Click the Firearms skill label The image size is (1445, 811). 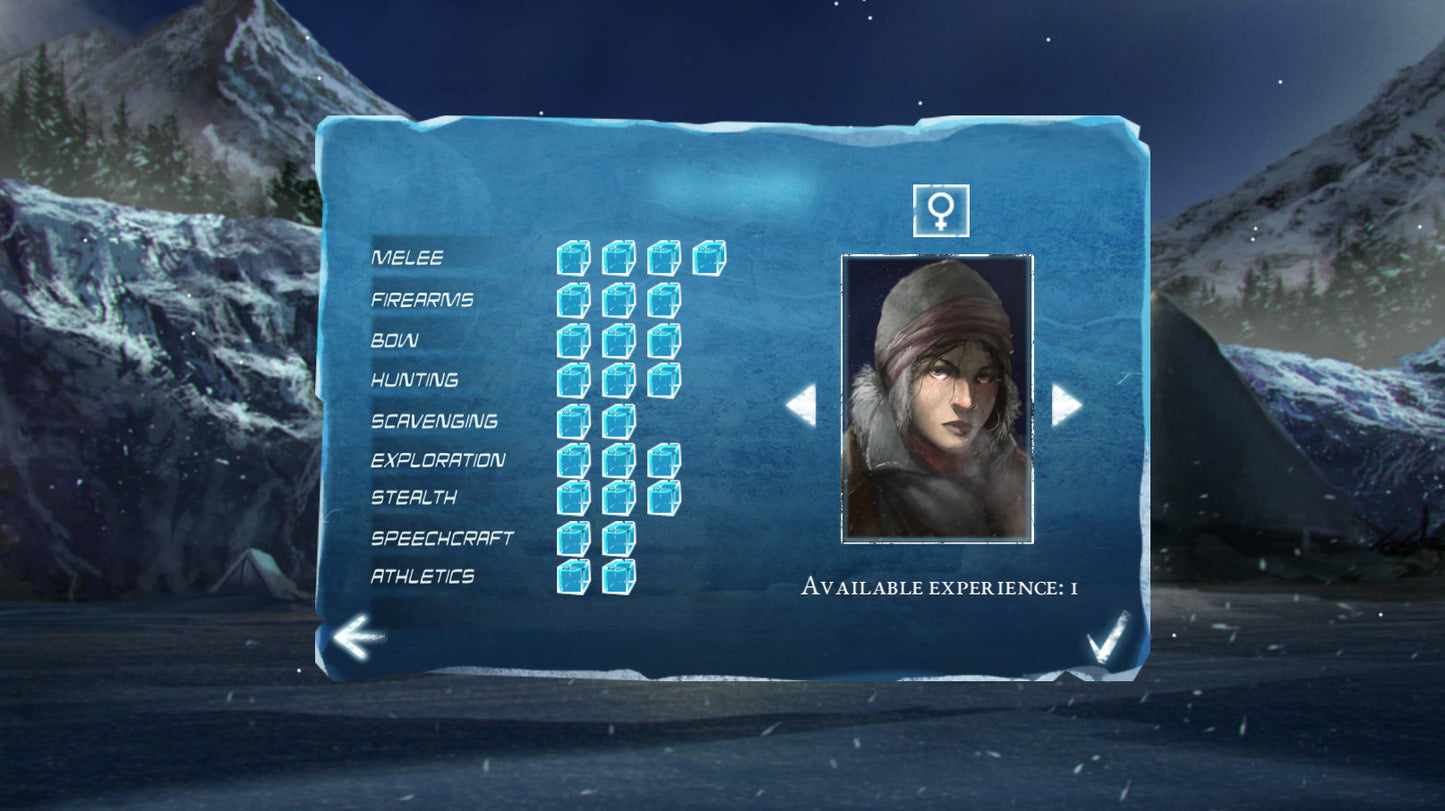[x=422, y=298]
